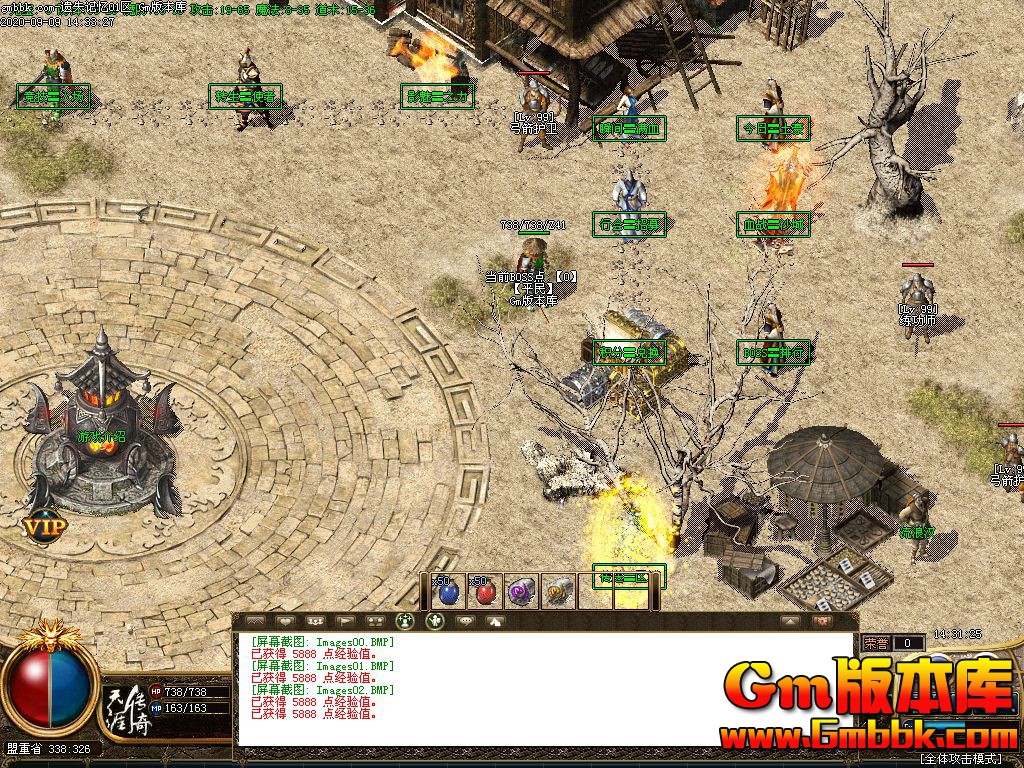
Task: Click the flag icon toolbar button
Action: [x=346, y=621]
